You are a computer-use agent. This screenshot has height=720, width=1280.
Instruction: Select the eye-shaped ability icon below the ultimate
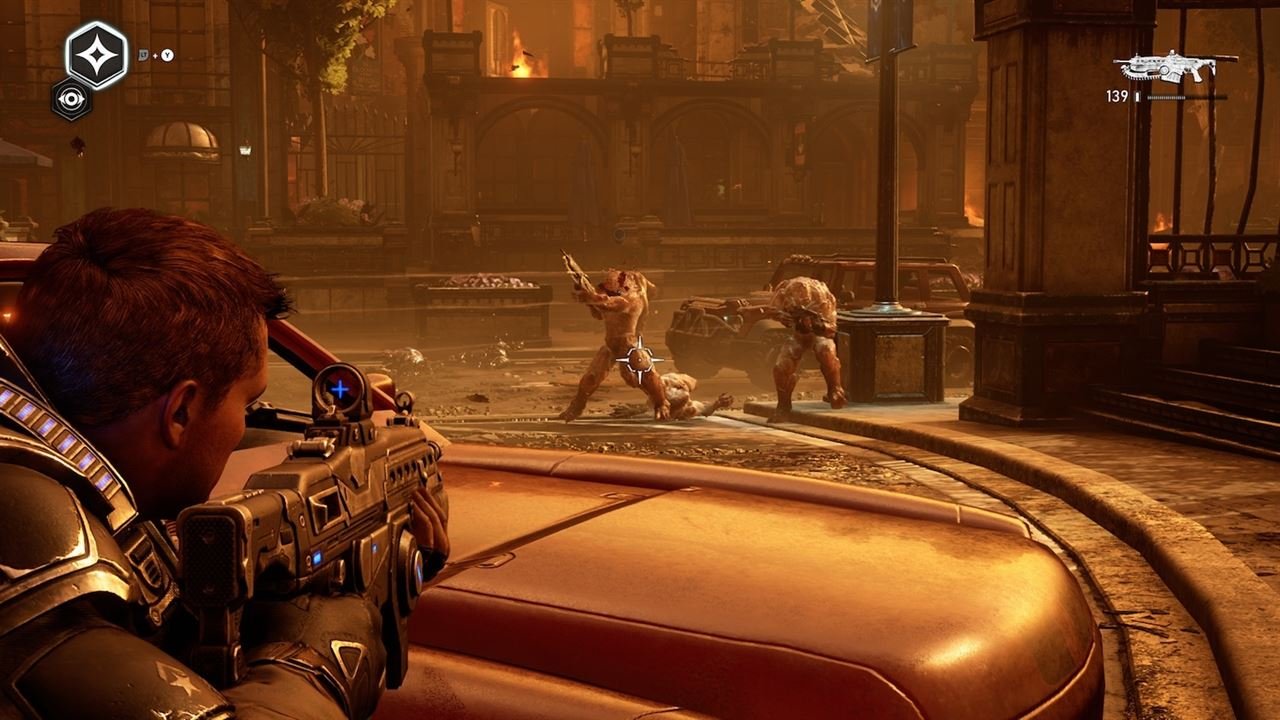tap(71, 99)
